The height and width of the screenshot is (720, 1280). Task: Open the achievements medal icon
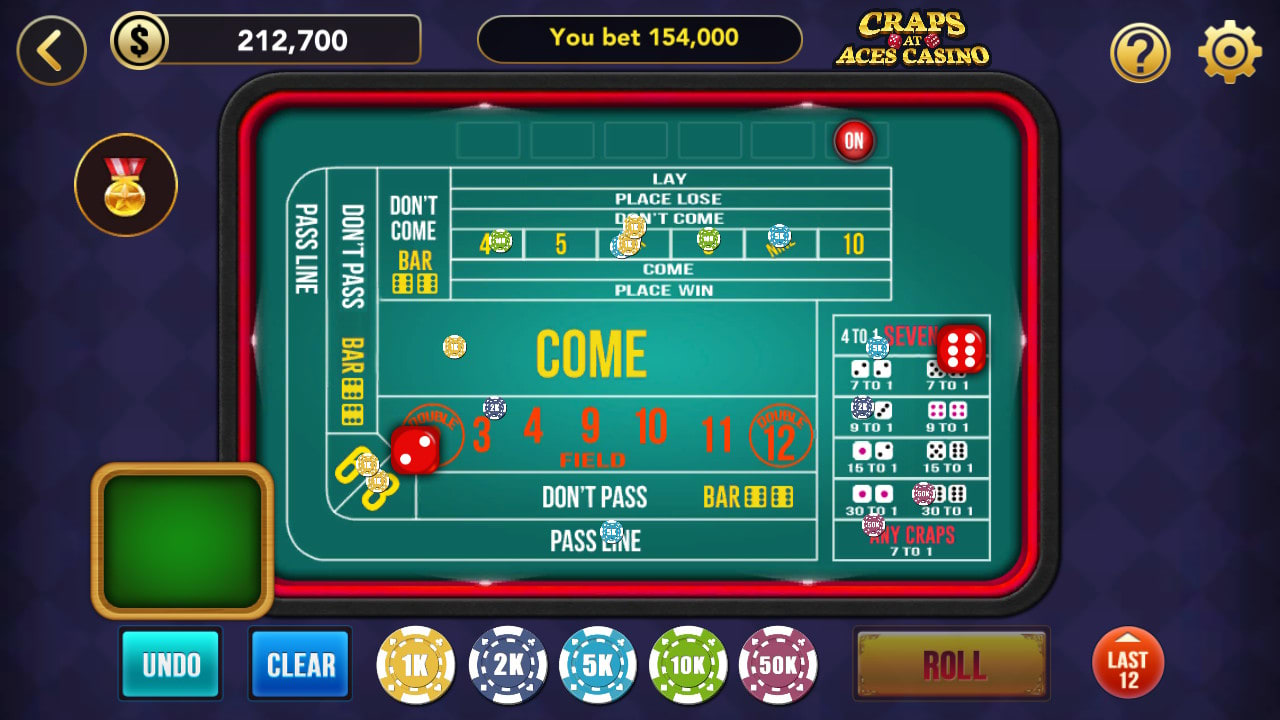(x=125, y=184)
